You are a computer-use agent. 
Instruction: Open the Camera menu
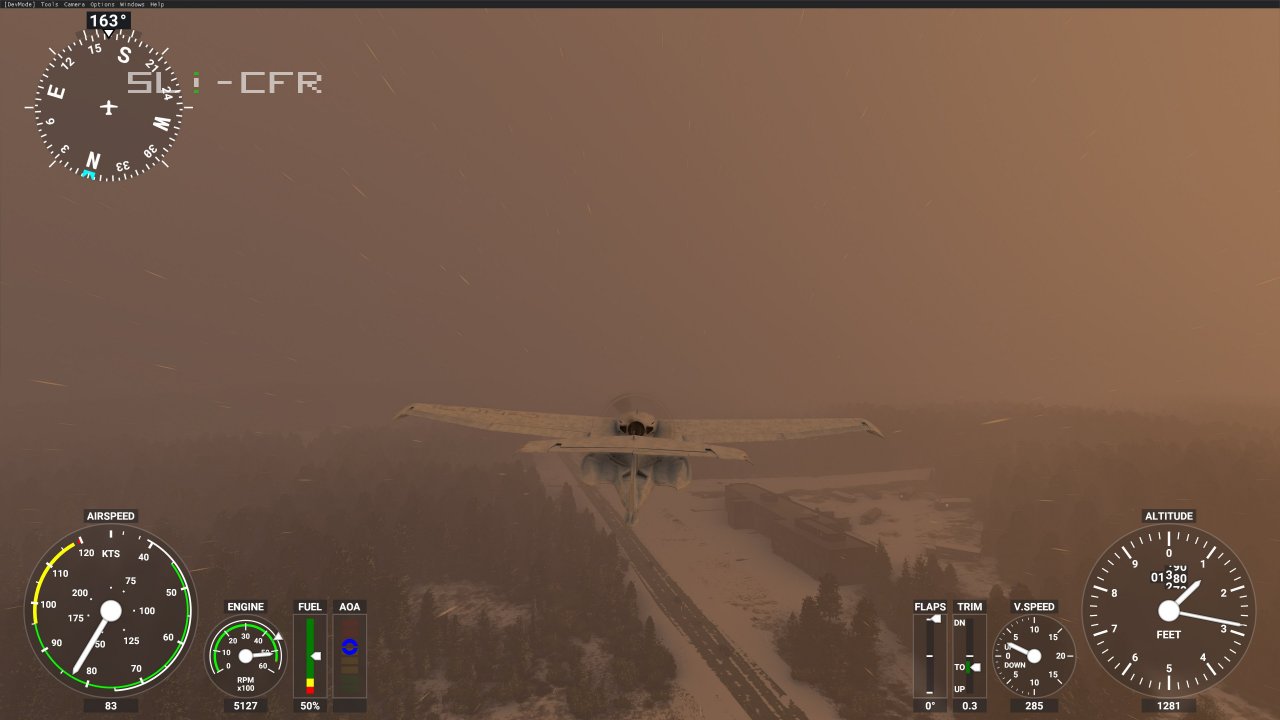coord(74,4)
